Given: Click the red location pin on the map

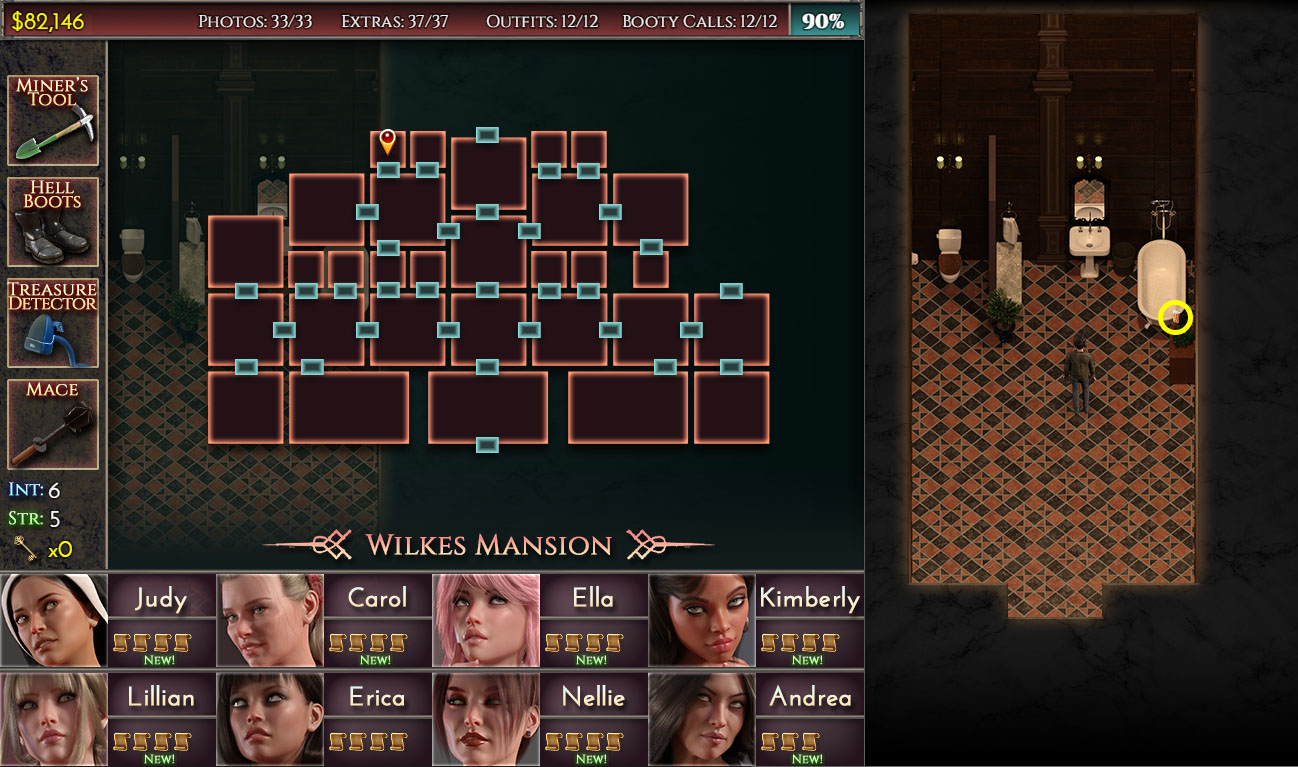Looking at the screenshot, I should [x=389, y=140].
